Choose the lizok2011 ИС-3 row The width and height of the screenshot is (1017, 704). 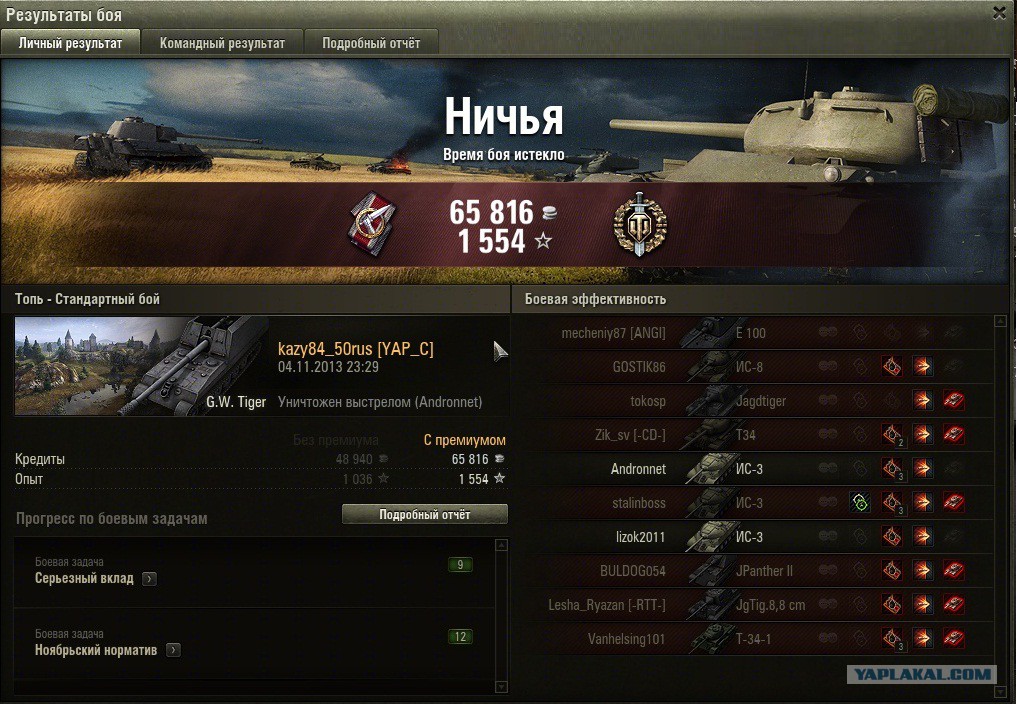click(750, 537)
